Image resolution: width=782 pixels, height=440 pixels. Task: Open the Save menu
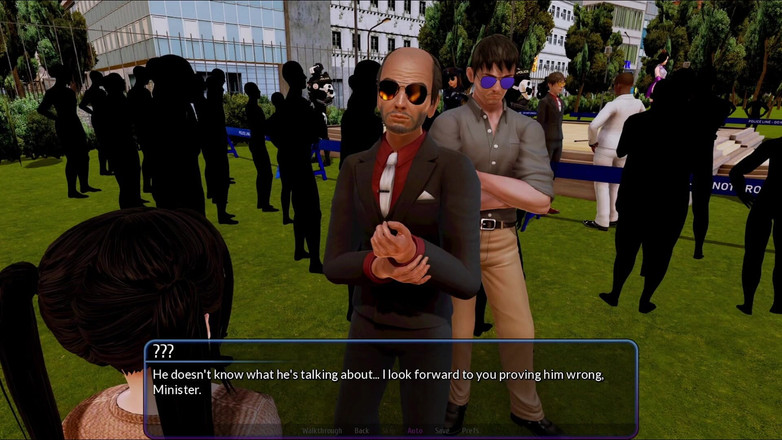[x=442, y=431]
